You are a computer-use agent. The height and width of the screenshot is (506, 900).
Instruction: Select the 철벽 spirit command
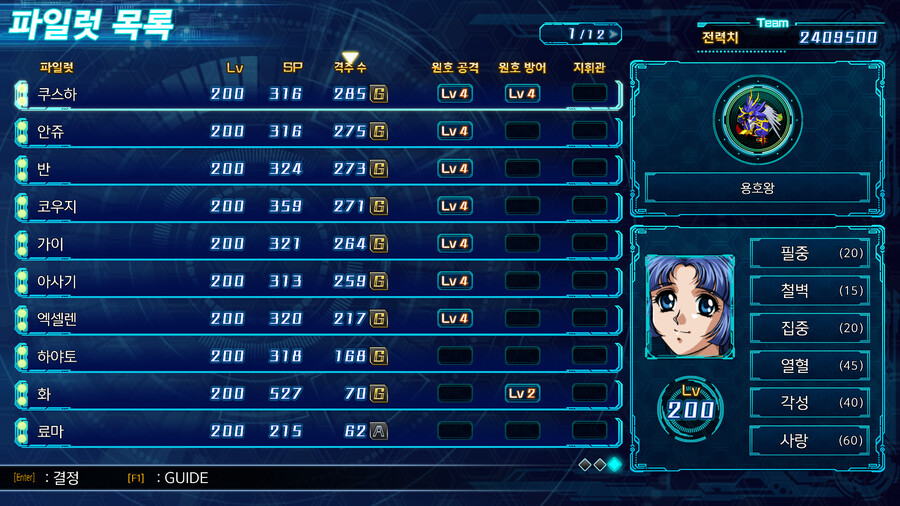[x=809, y=291]
